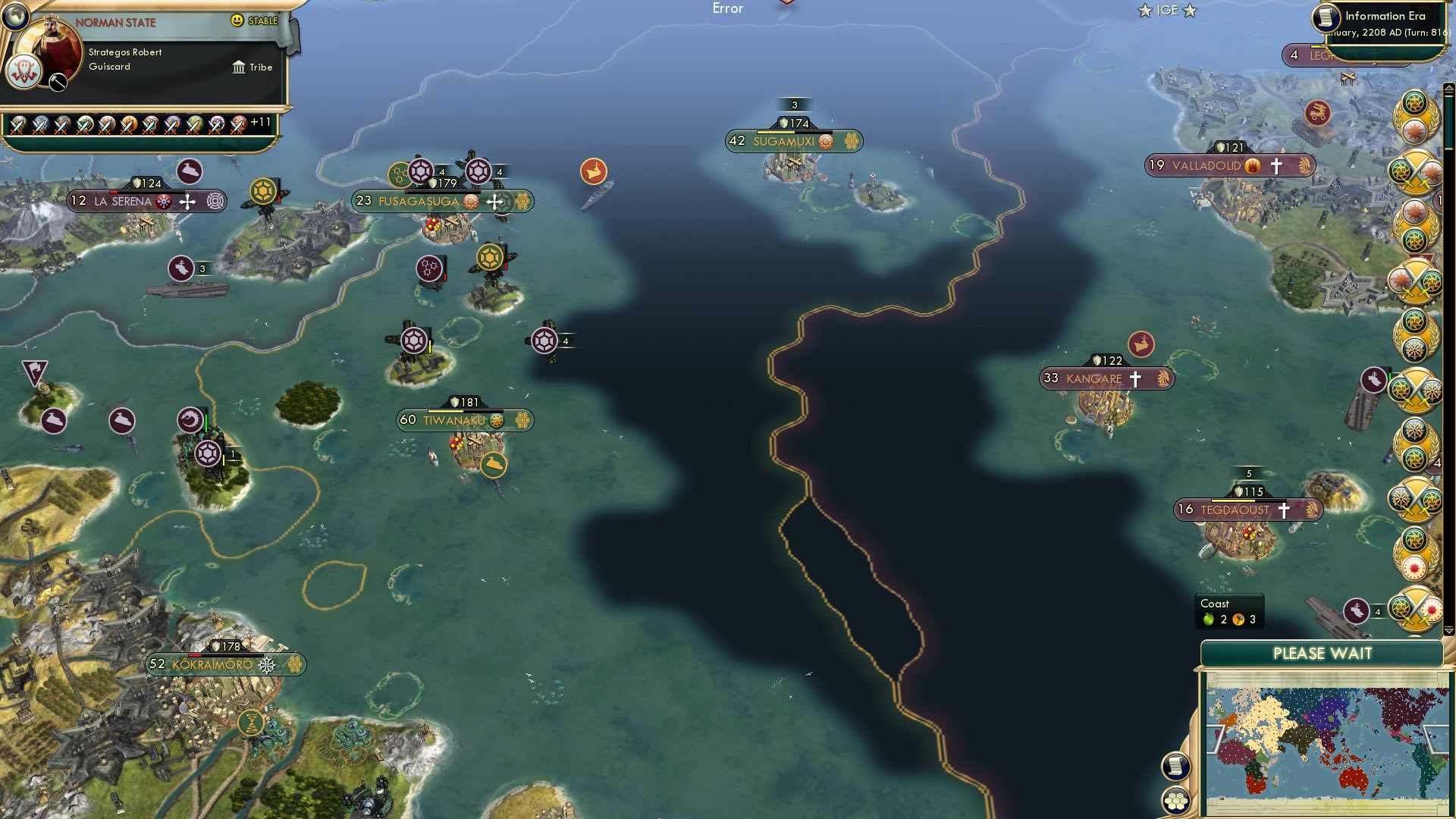Click the globe icon above the leader portrait
The width and height of the screenshot is (1456, 819).
click(15, 17)
